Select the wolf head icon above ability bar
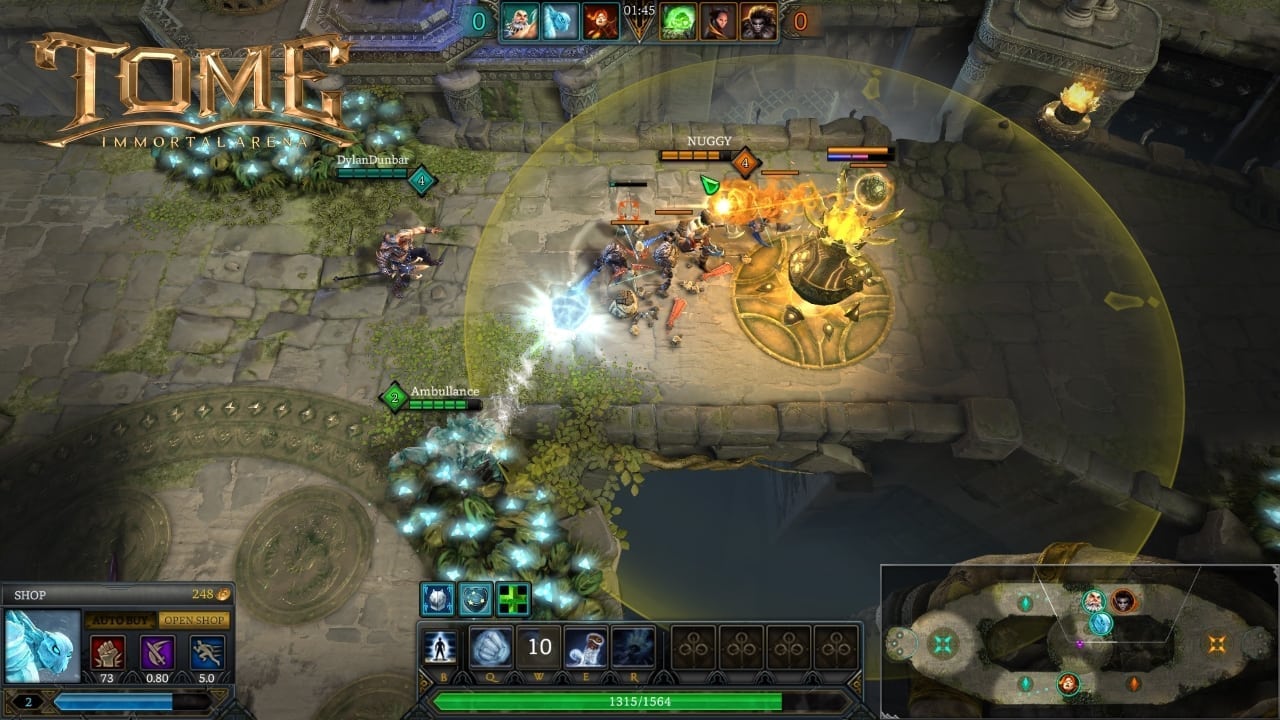This screenshot has height=720, width=1280. click(x=437, y=599)
